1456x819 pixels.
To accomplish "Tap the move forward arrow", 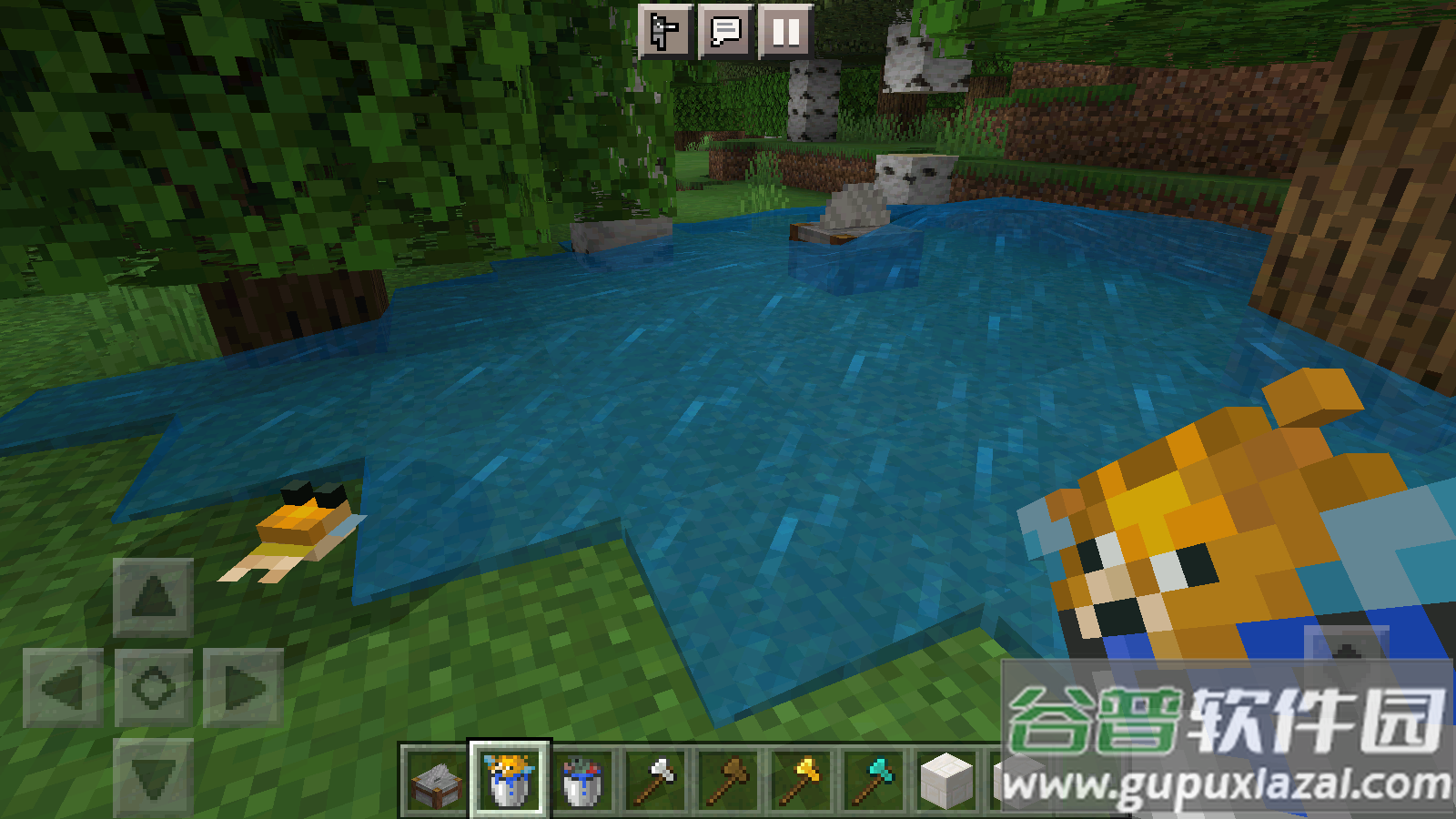I will (x=153, y=597).
